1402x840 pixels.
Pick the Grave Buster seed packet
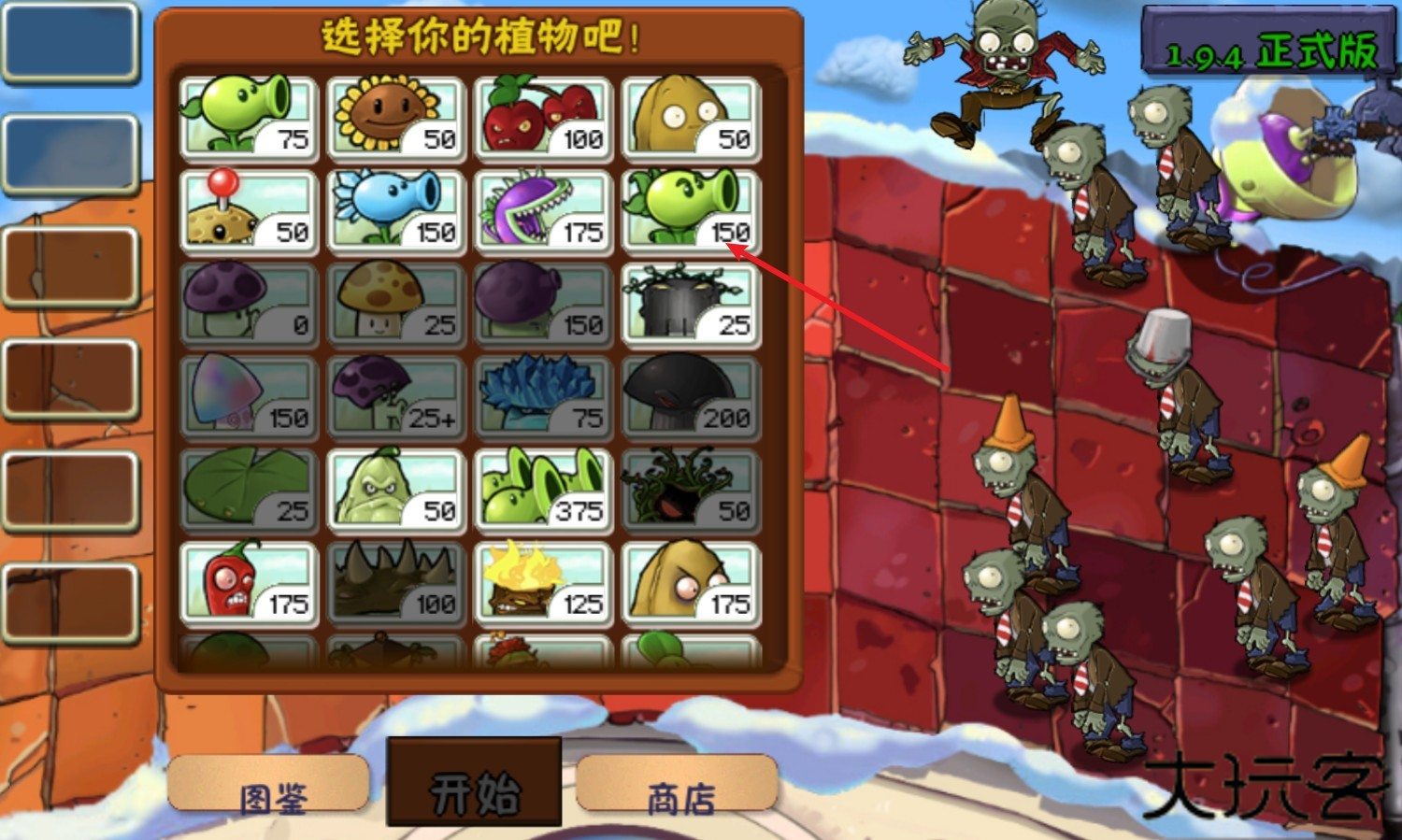point(691,304)
